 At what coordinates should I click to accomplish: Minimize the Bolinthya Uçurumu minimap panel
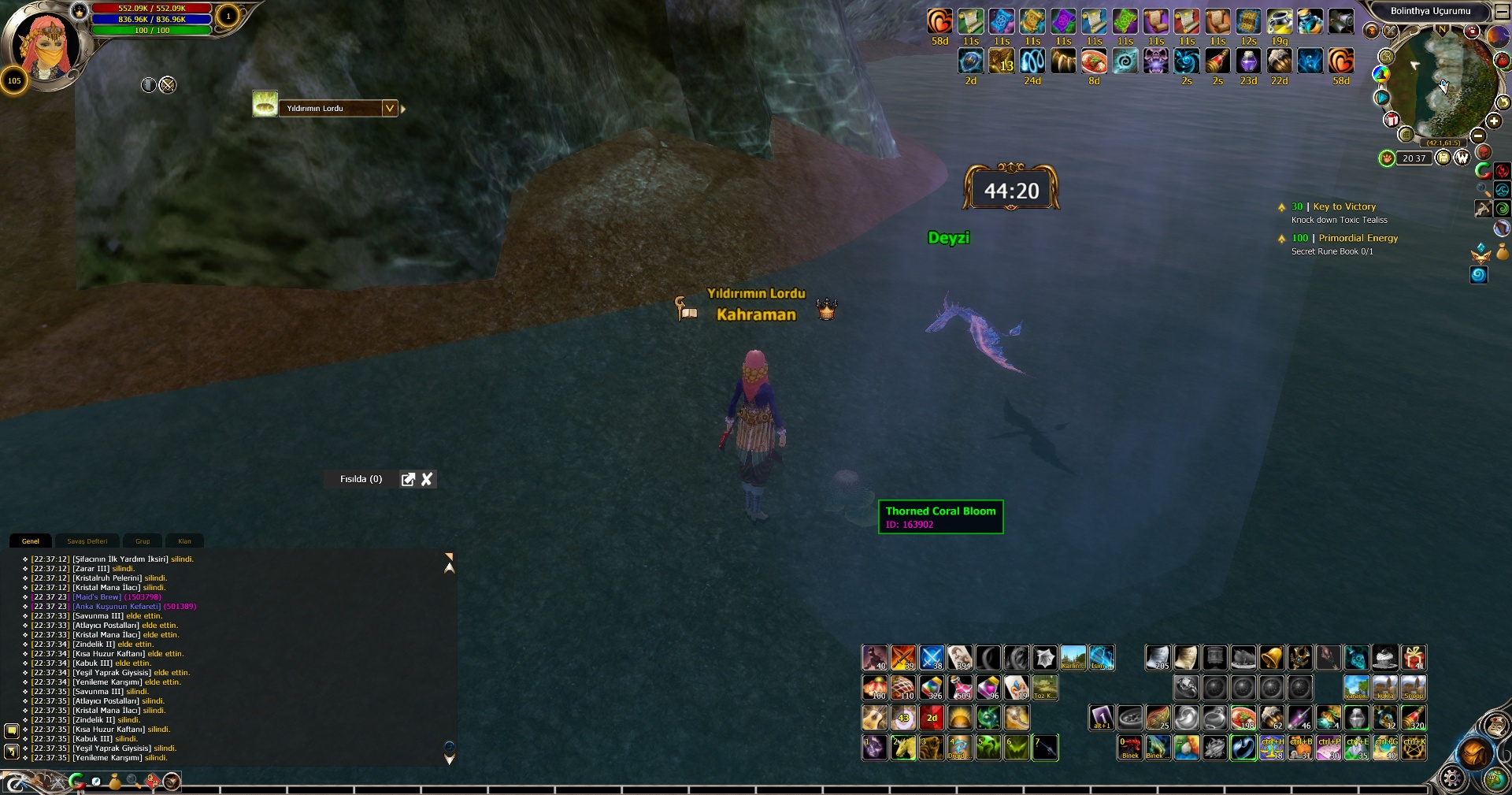(x=1502, y=12)
